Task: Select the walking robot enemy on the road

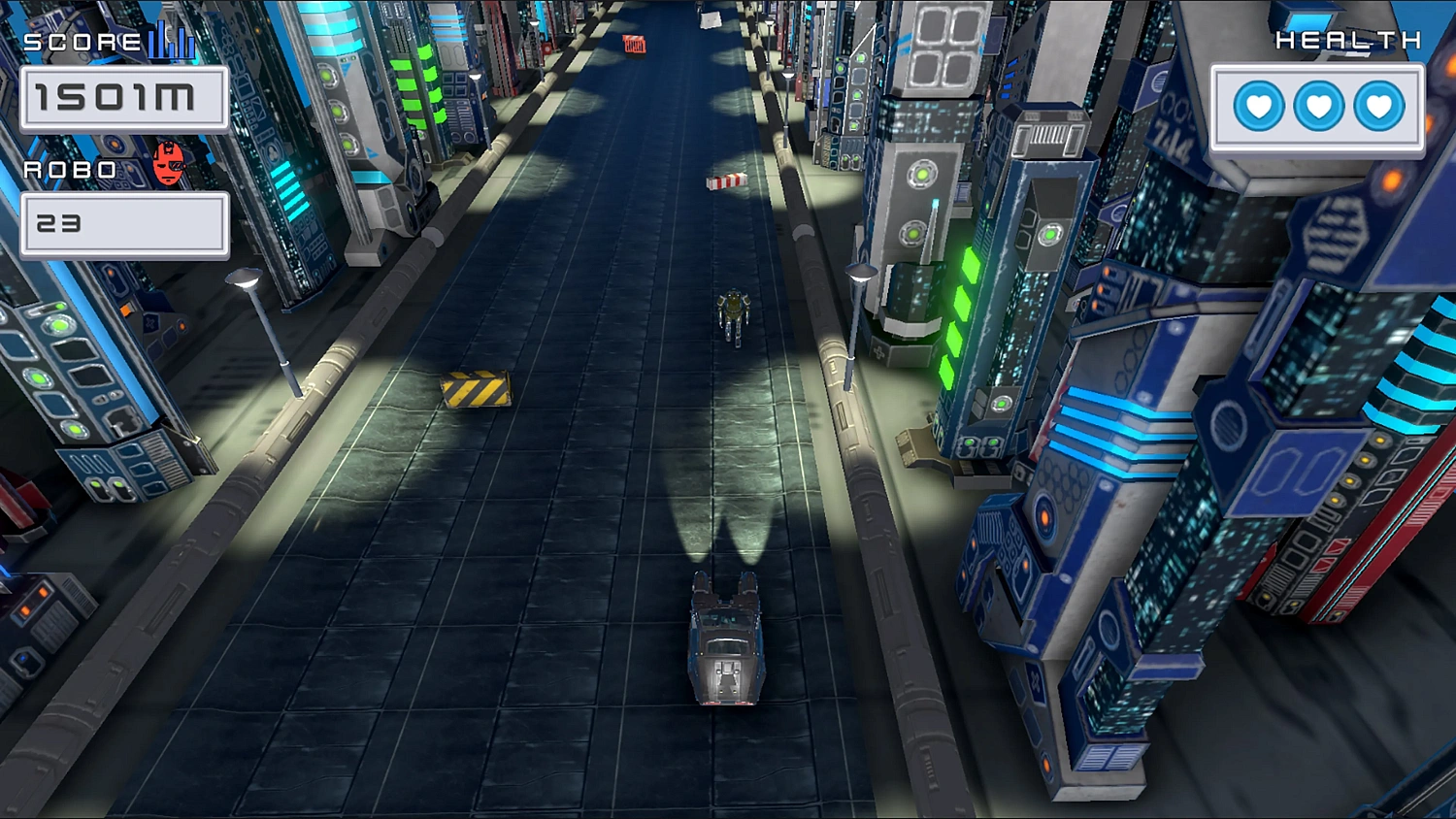Action: (735, 315)
